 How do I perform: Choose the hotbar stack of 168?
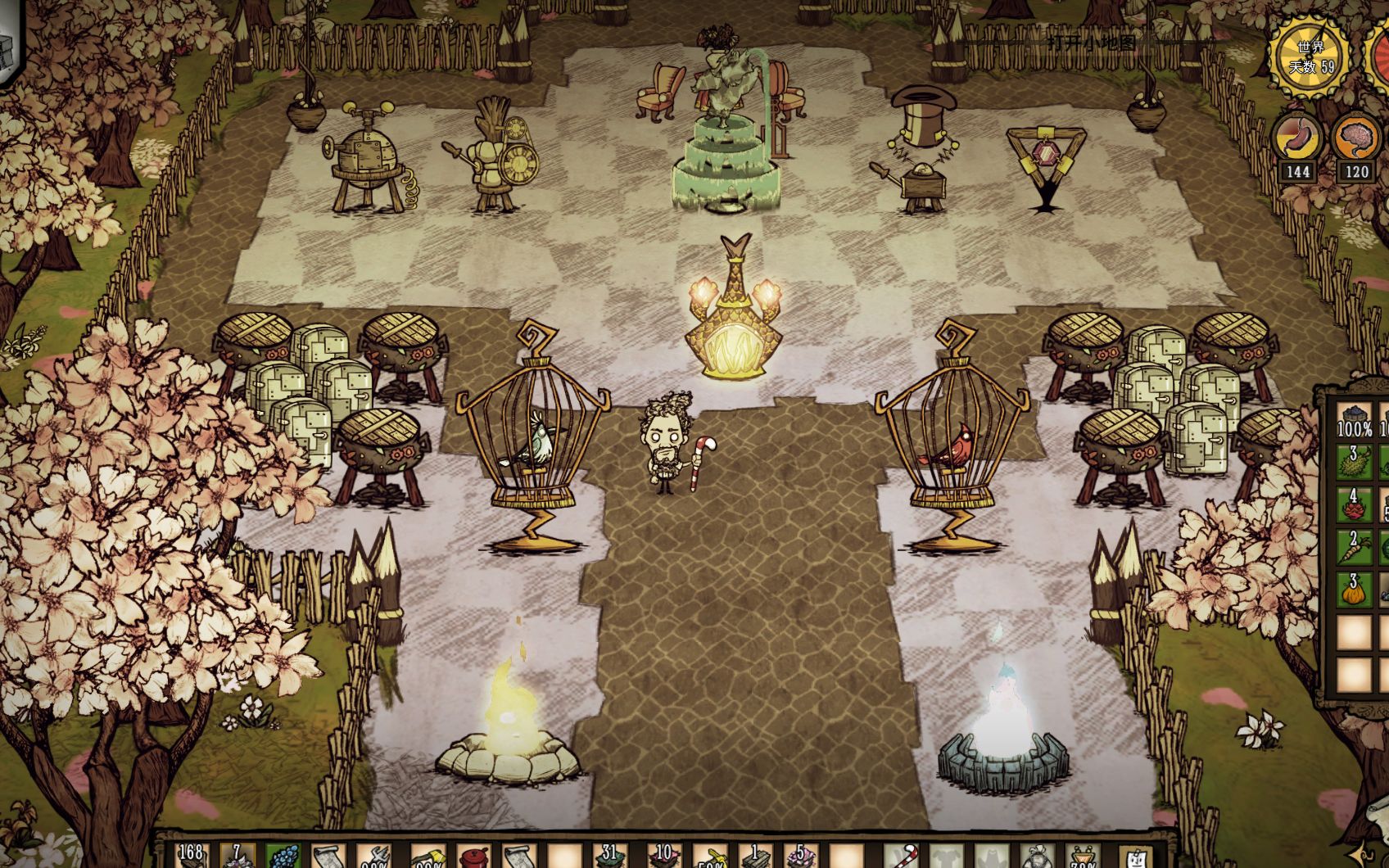190,857
